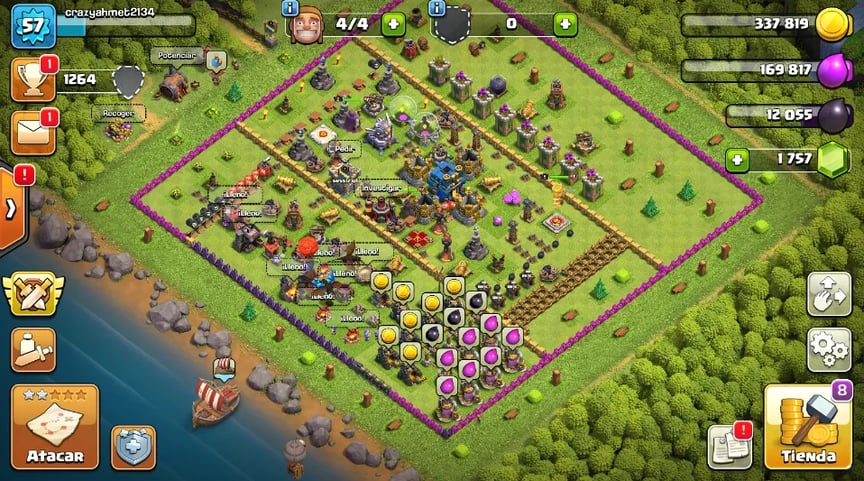Show shield info via the blue i icon
The width and height of the screenshot is (864, 481).
[x=437, y=8]
